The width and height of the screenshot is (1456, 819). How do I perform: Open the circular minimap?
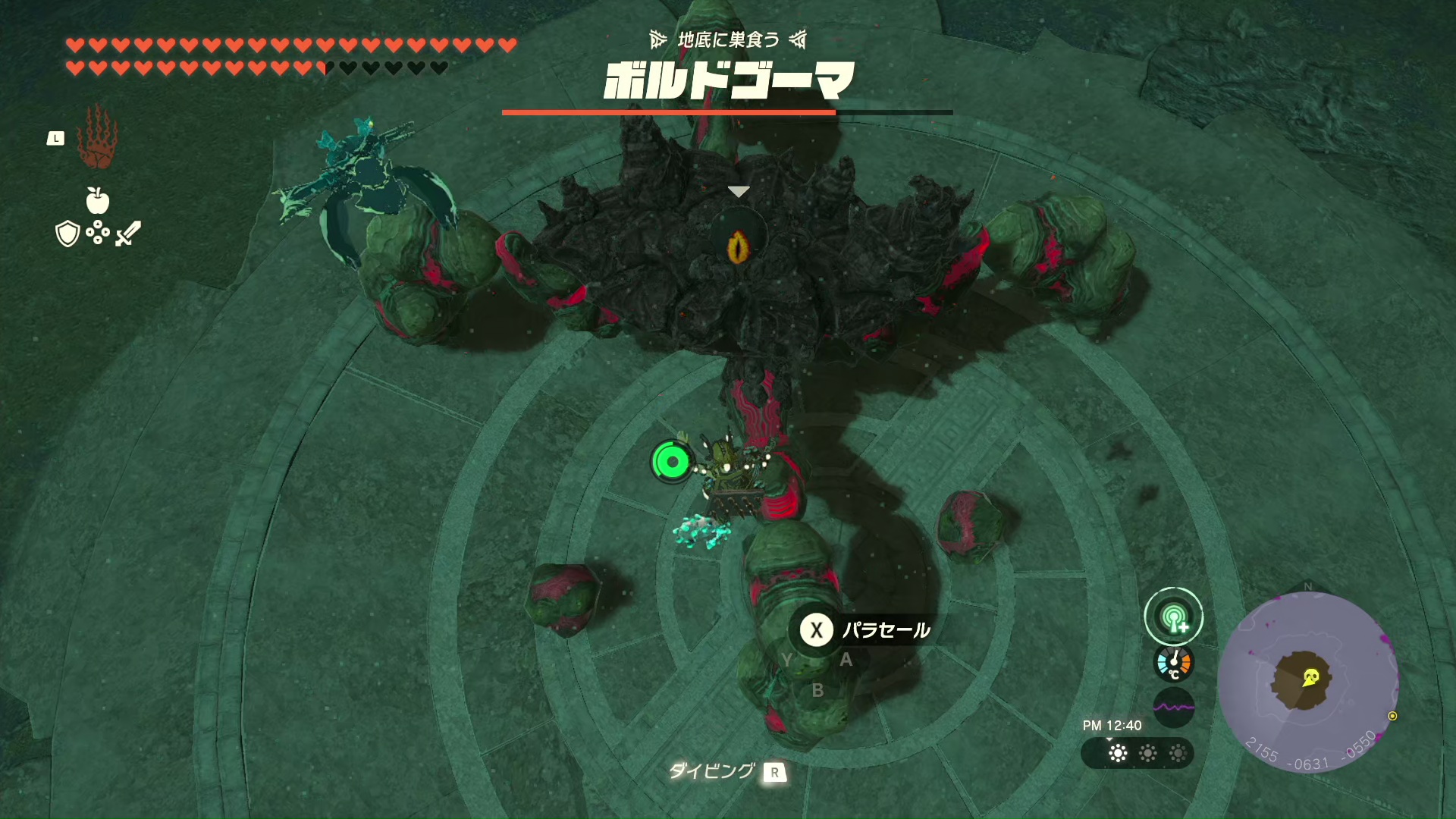point(1307,681)
